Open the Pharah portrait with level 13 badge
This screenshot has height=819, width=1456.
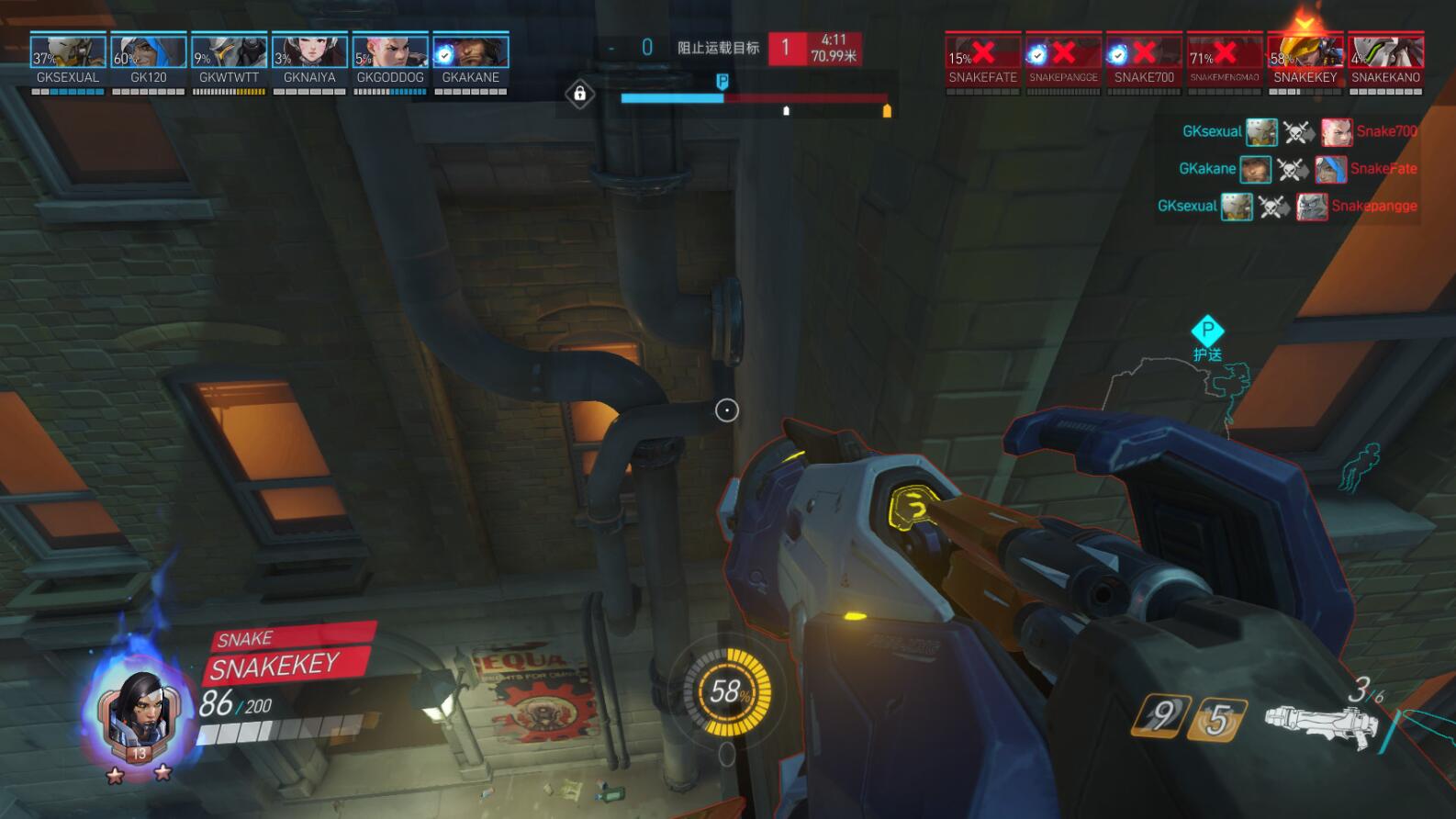[138, 714]
